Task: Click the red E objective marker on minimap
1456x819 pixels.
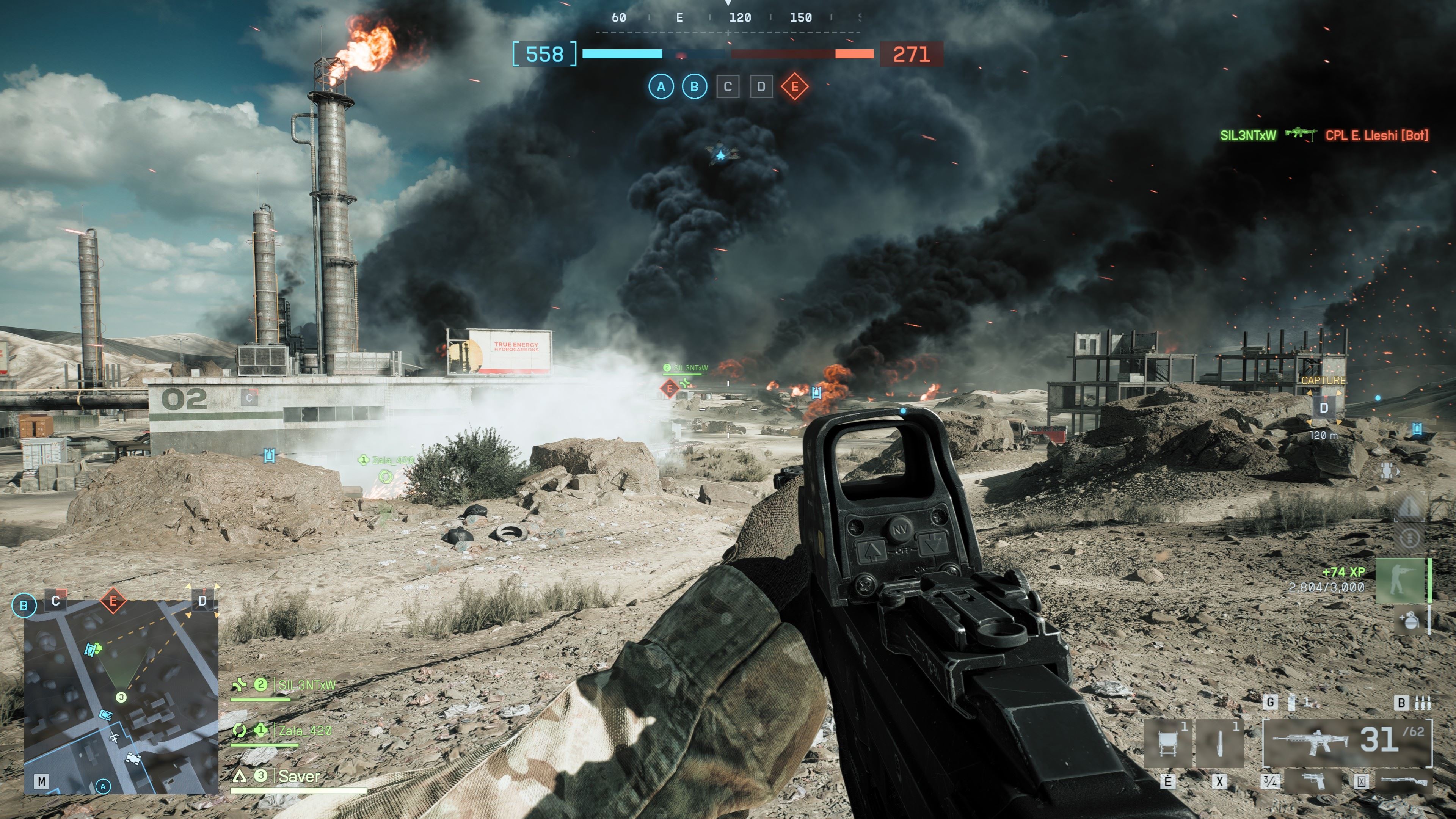Action: tap(113, 600)
